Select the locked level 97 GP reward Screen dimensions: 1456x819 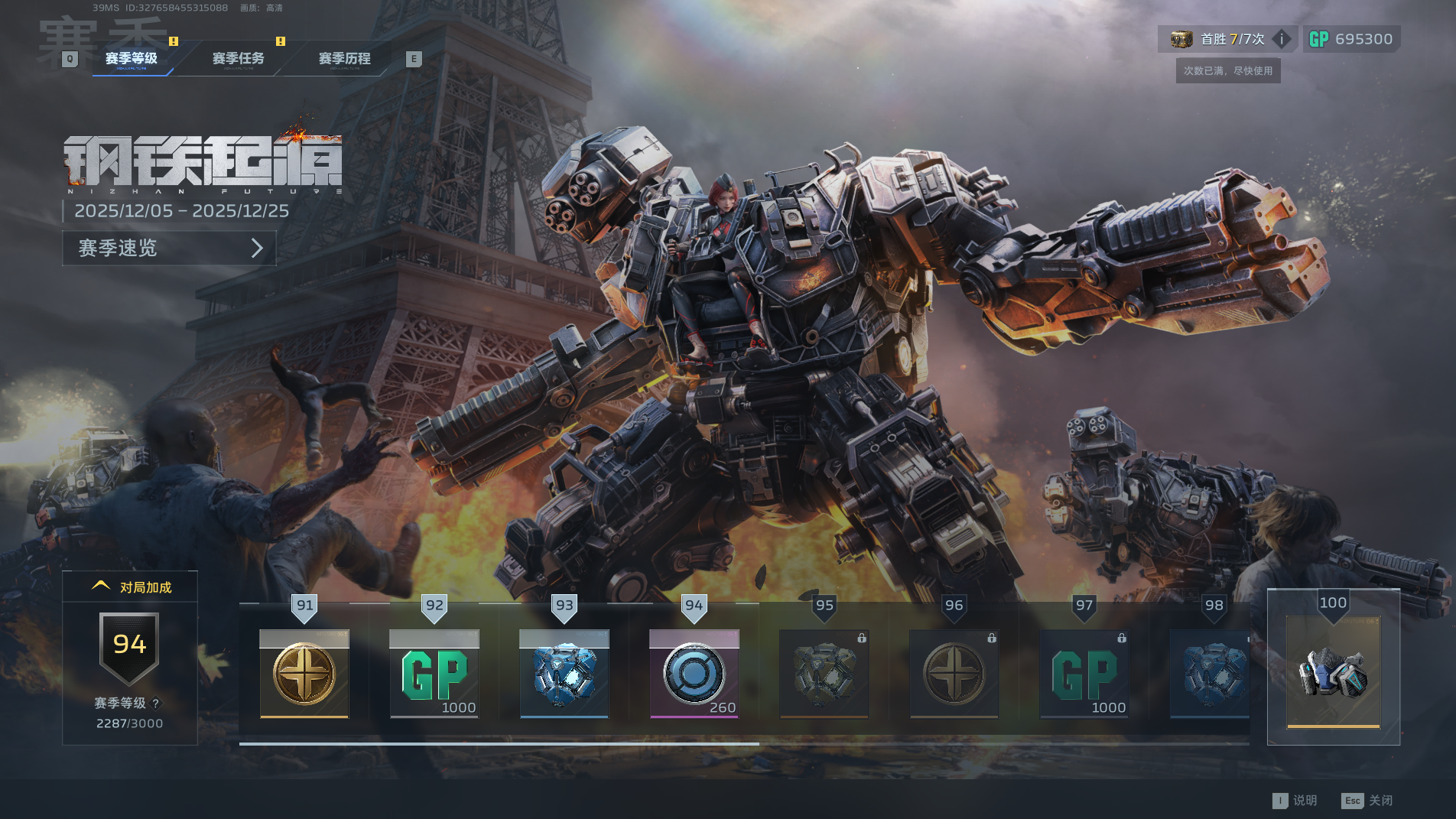point(1084,674)
